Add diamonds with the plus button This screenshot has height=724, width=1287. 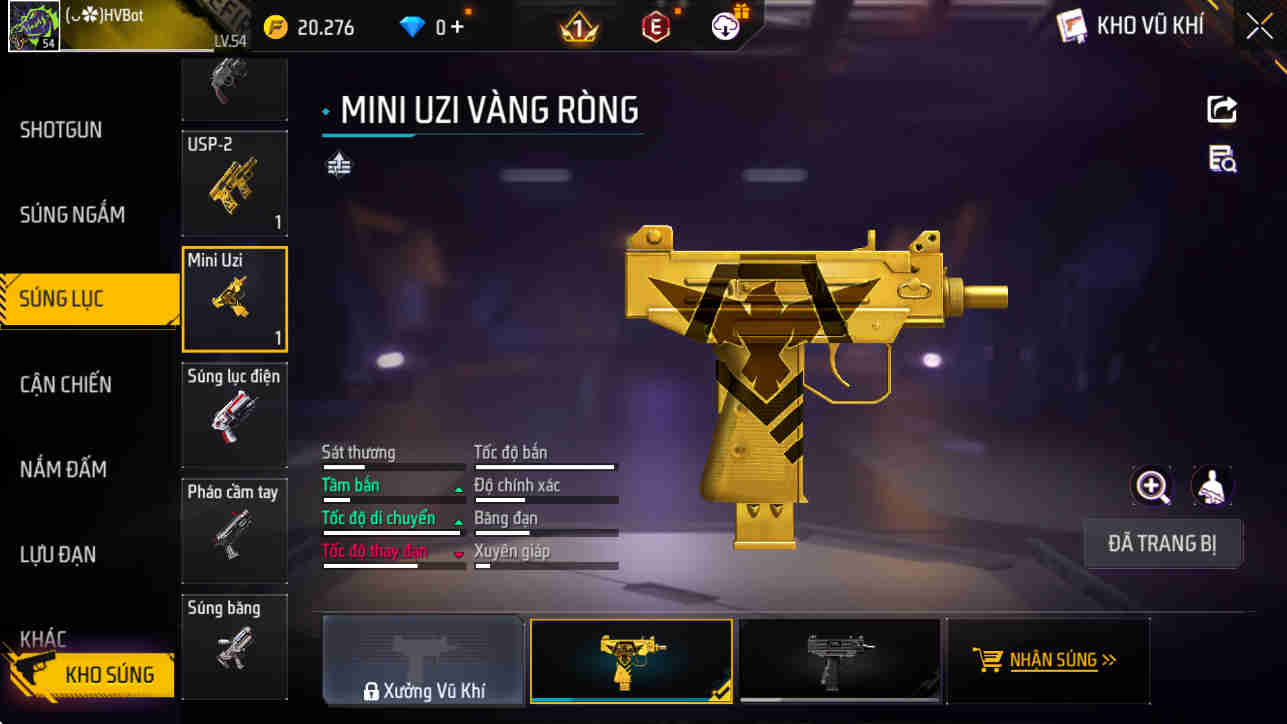[457, 27]
